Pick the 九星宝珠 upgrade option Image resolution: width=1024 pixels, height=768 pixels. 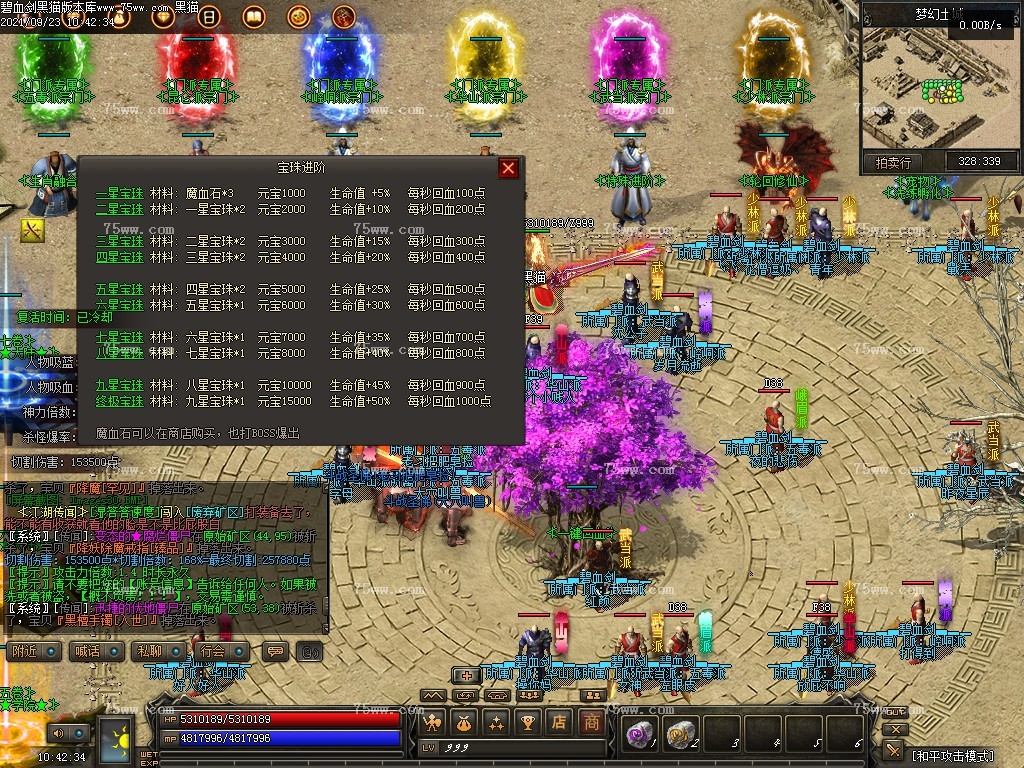[120, 385]
